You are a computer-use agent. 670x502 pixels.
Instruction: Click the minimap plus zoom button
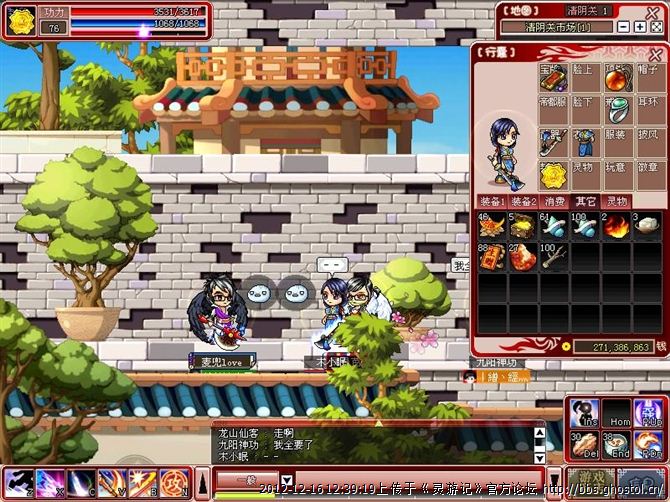[x=639, y=27]
